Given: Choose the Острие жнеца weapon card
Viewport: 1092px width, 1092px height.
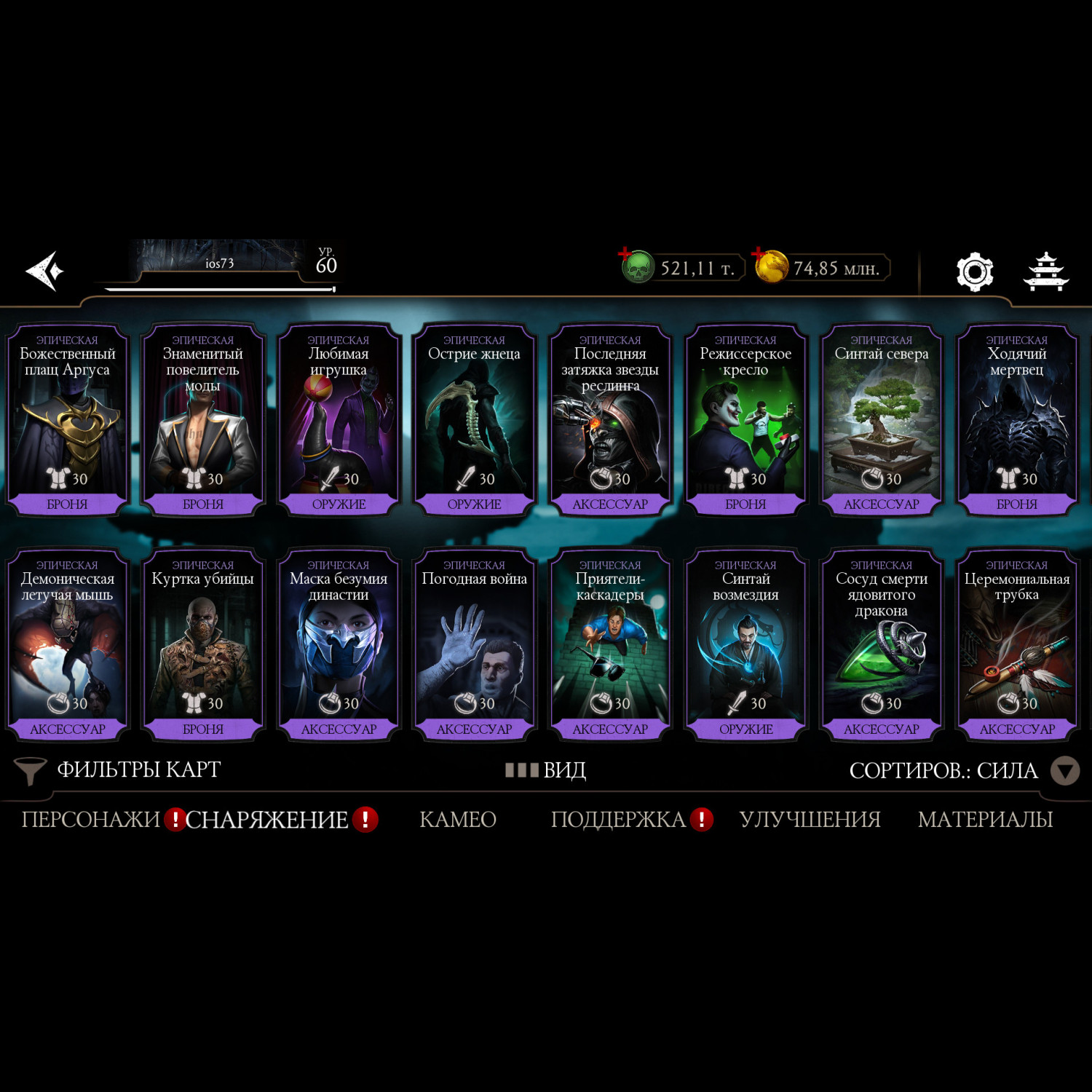Looking at the screenshot, I should point(474,420).
